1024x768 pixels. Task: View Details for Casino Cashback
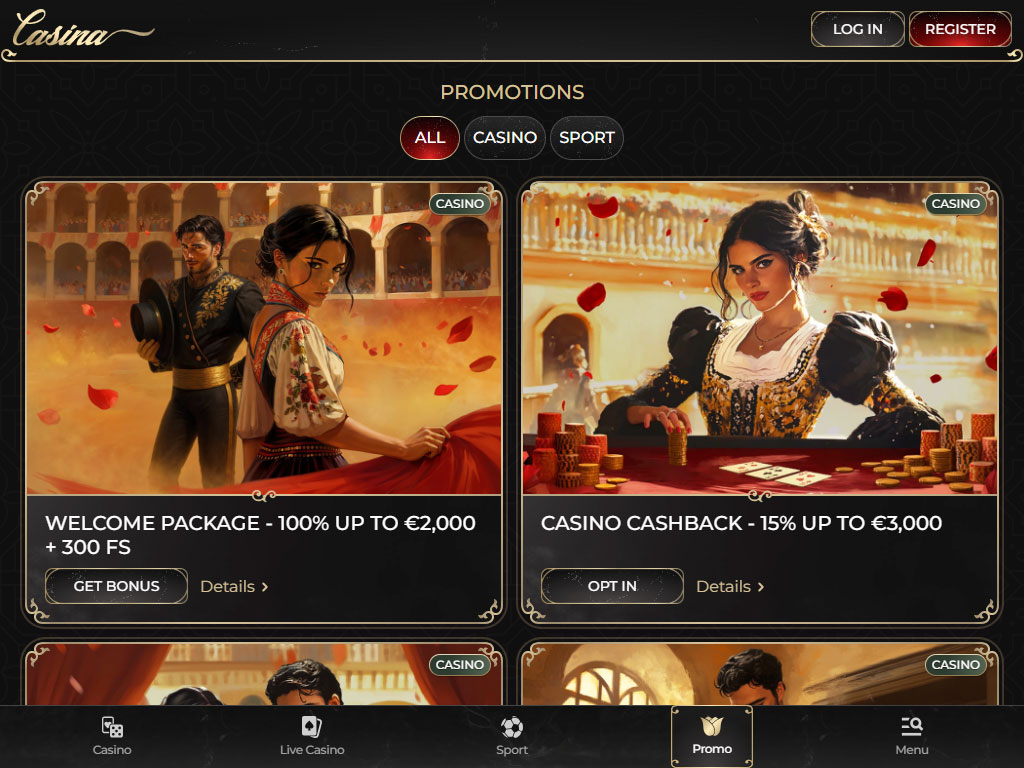coord(730,586)
